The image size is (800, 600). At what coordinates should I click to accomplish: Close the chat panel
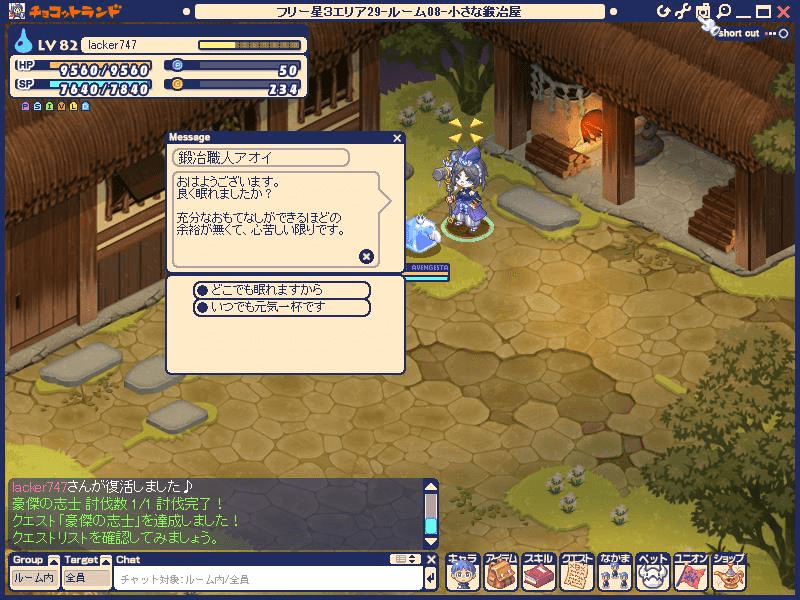point(431,559)
